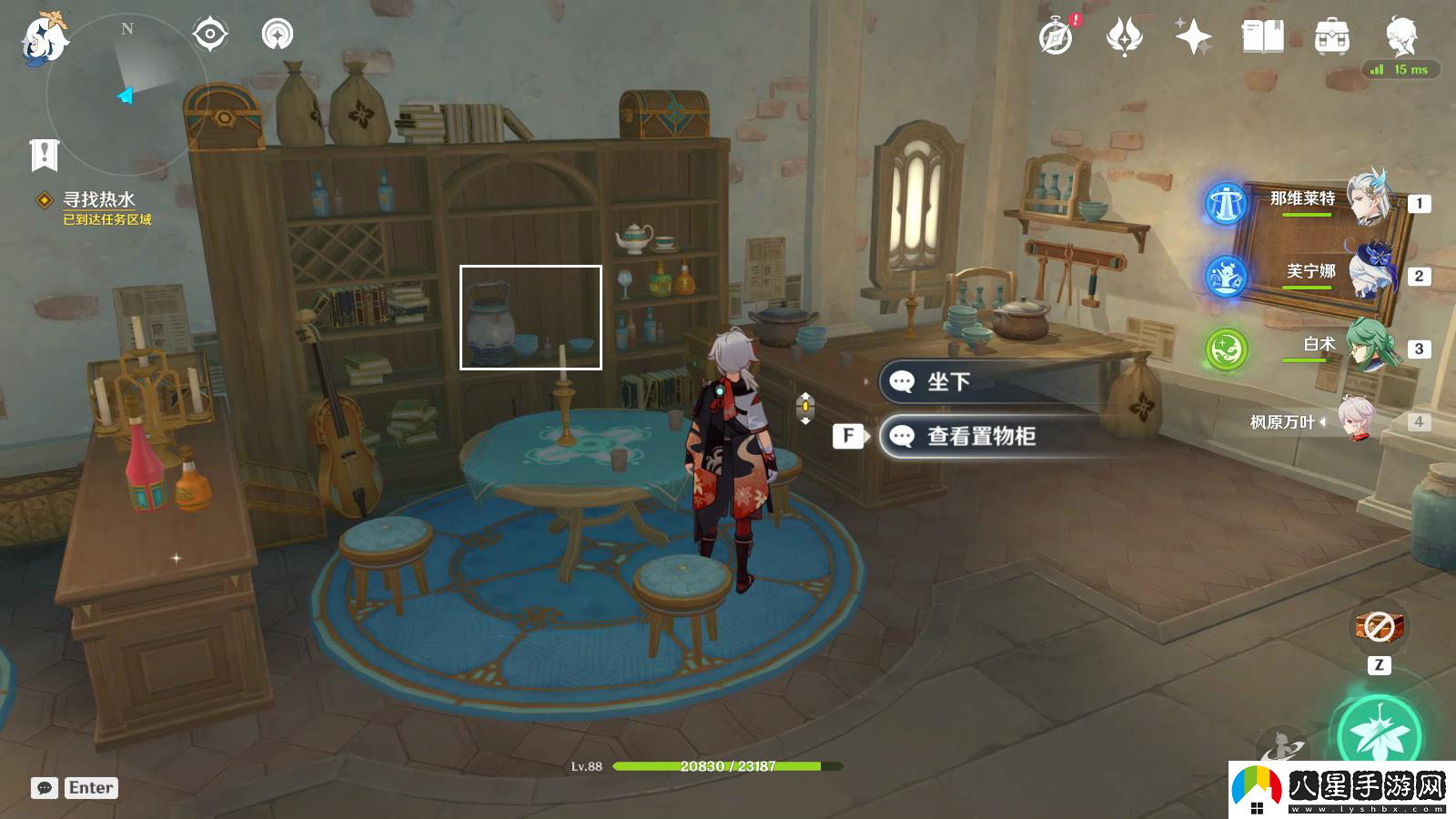Image resolution: width=1456 pixels, height=819 pixels.
Task: Select the 寻找热水 quest tracker
Action: 98,200
